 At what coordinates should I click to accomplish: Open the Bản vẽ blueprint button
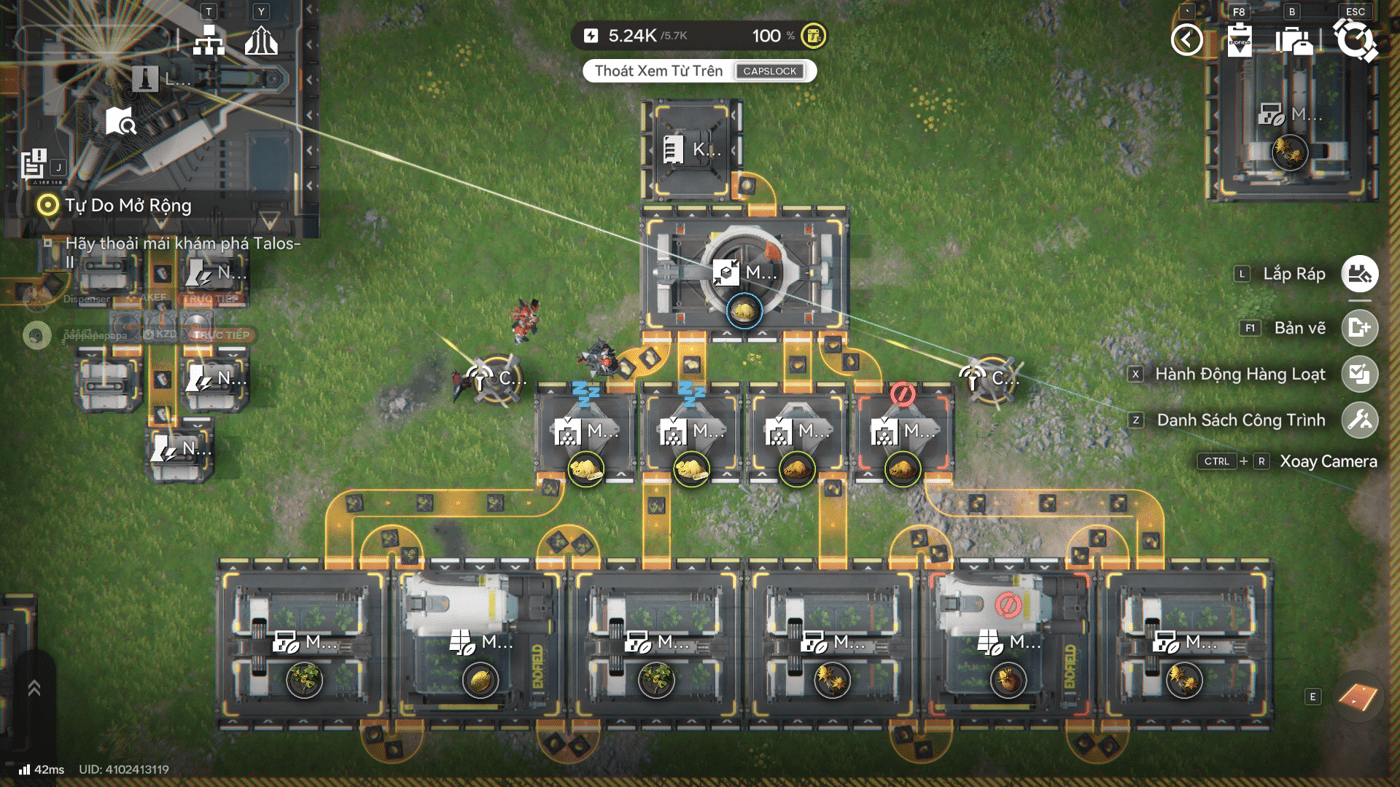point(1360,328)
